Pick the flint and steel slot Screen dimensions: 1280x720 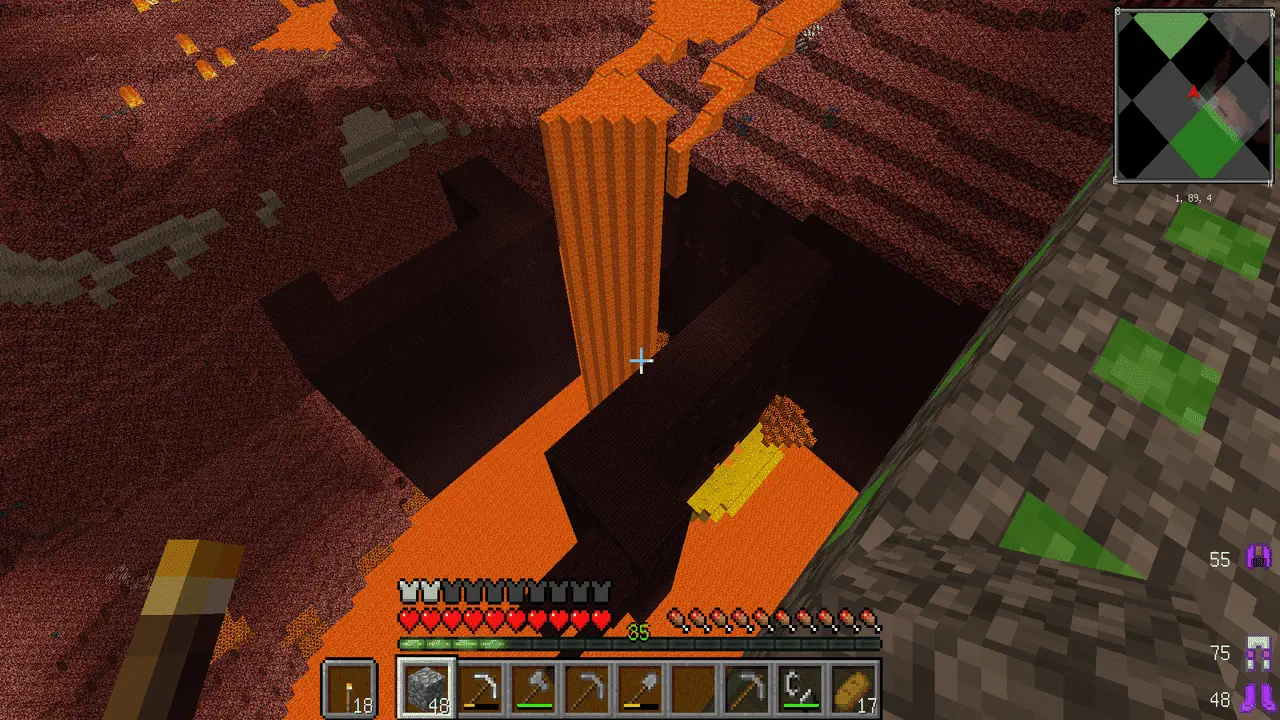pos(801,688)
